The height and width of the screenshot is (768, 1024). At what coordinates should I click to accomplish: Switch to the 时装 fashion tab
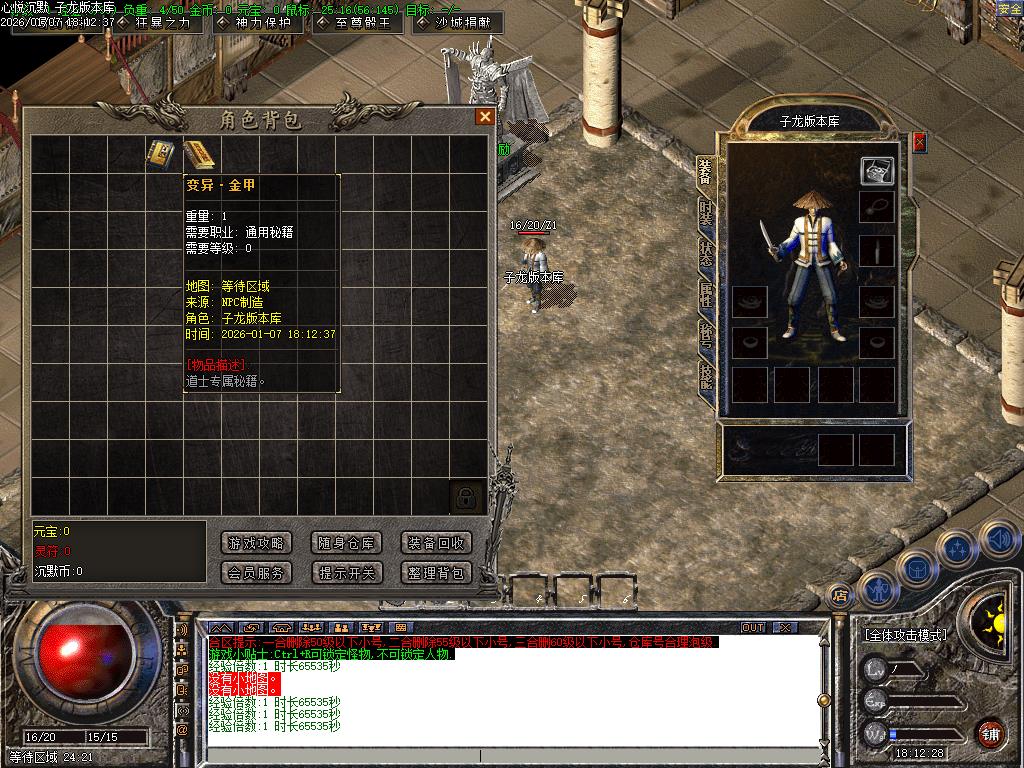(706, 212)
